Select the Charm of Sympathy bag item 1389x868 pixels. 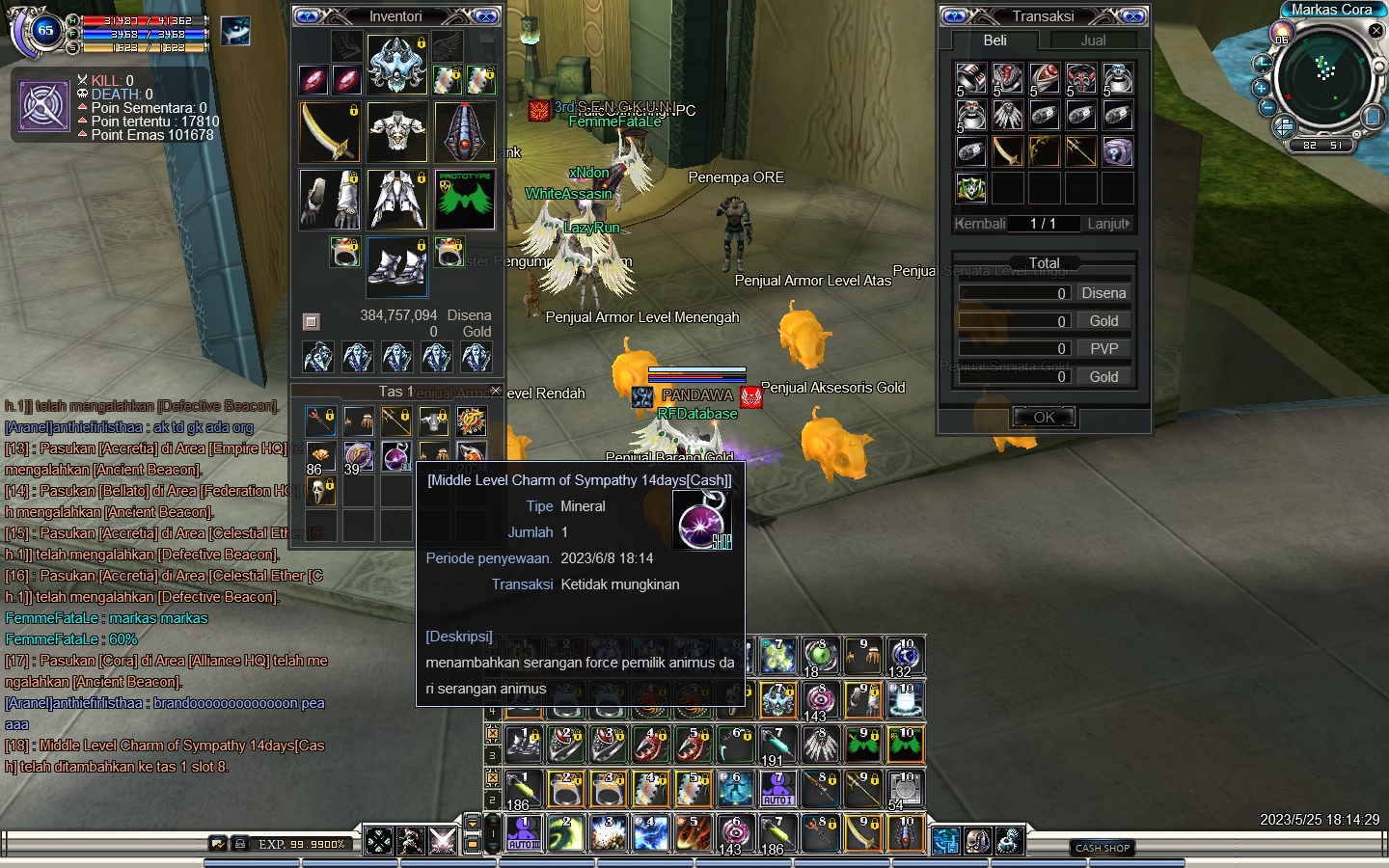pyautogui.click(x=396, y=456)
